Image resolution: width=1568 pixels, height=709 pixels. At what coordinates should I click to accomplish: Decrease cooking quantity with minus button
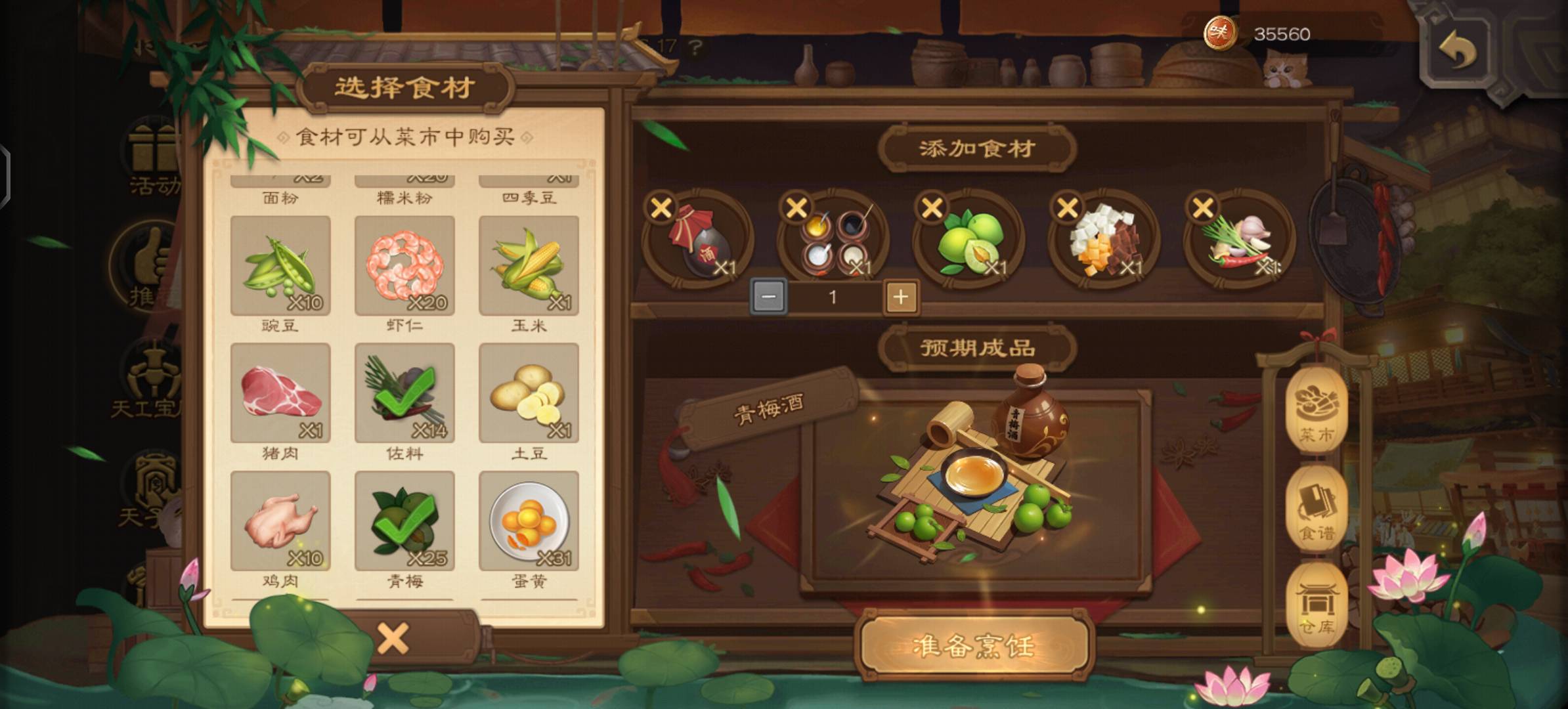coord(768,297)
